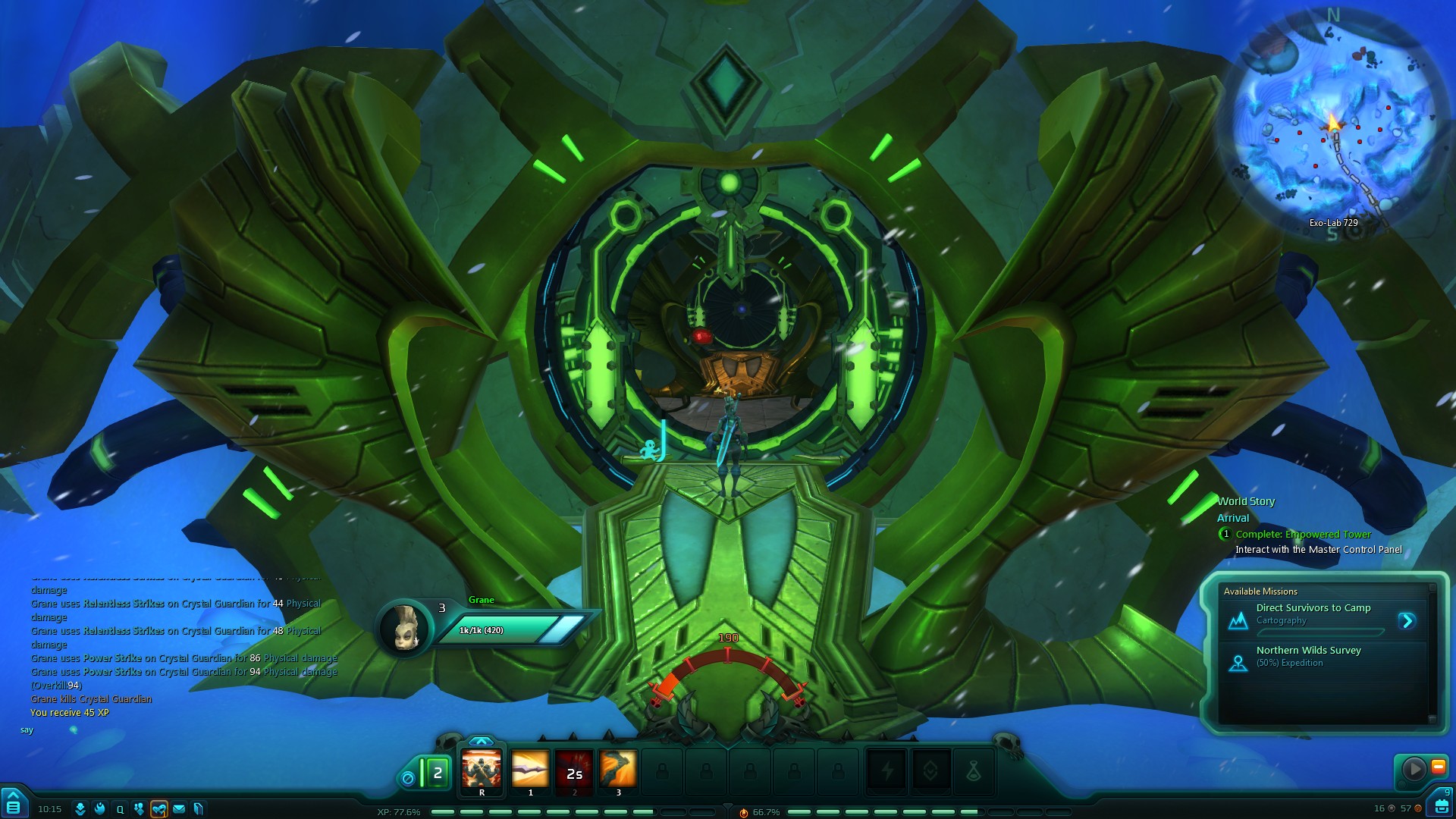Screen dimensions: 1456x819
Task: Click the say chat input line
Action: coord(152,730)
